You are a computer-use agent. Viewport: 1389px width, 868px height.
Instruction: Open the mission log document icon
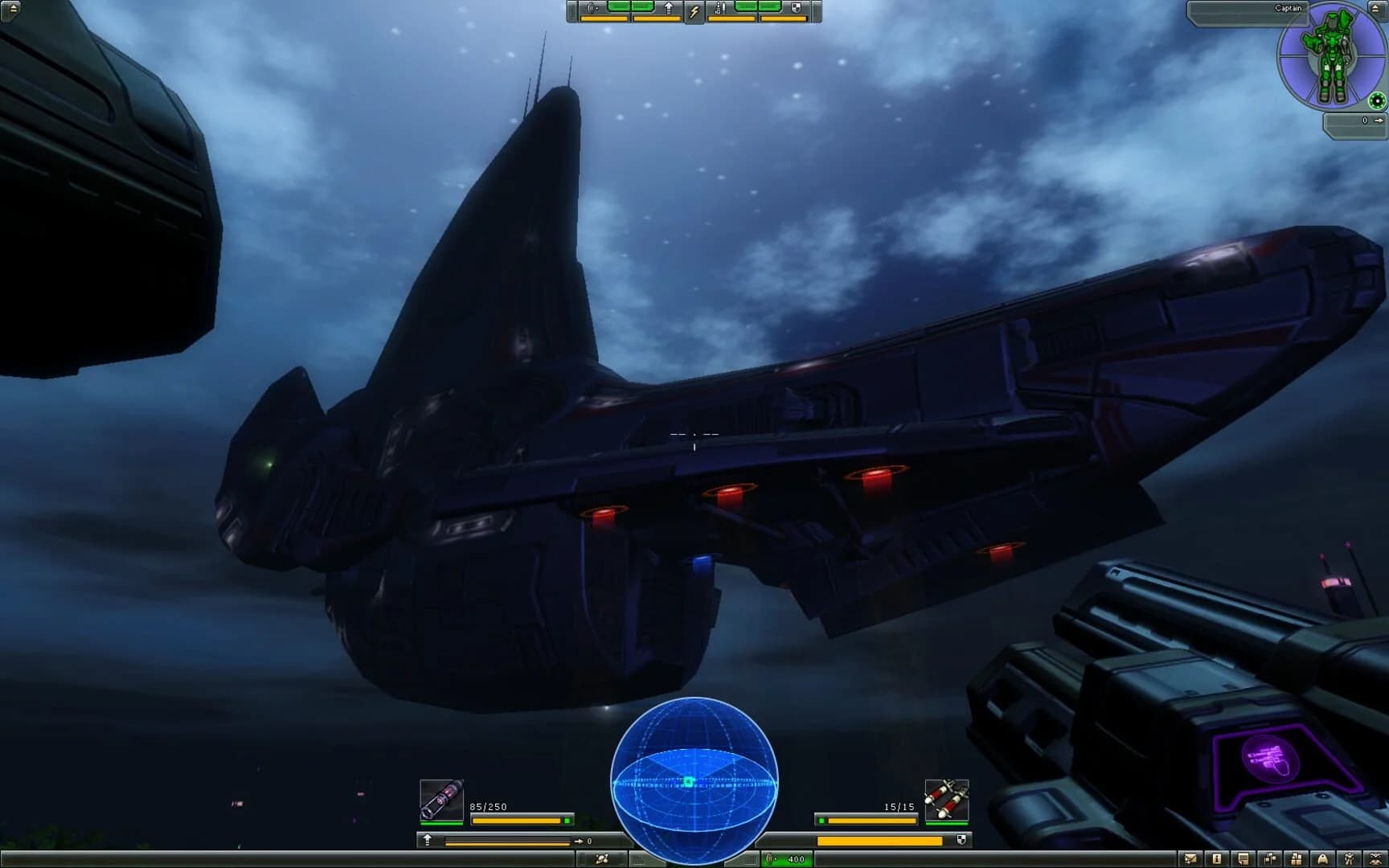(x=1243, y=859)
